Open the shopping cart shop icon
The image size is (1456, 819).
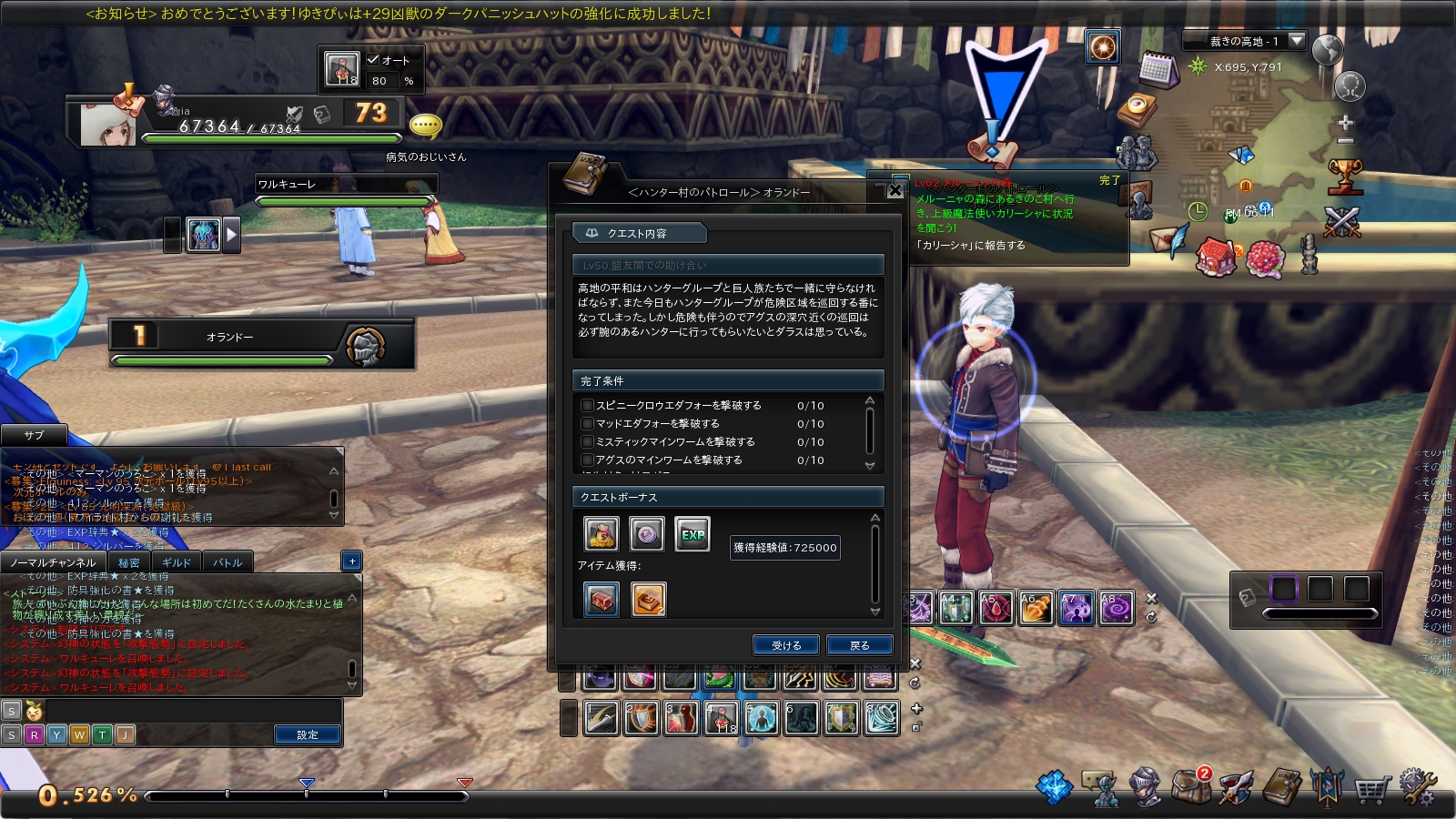[x=1370, y=788]
